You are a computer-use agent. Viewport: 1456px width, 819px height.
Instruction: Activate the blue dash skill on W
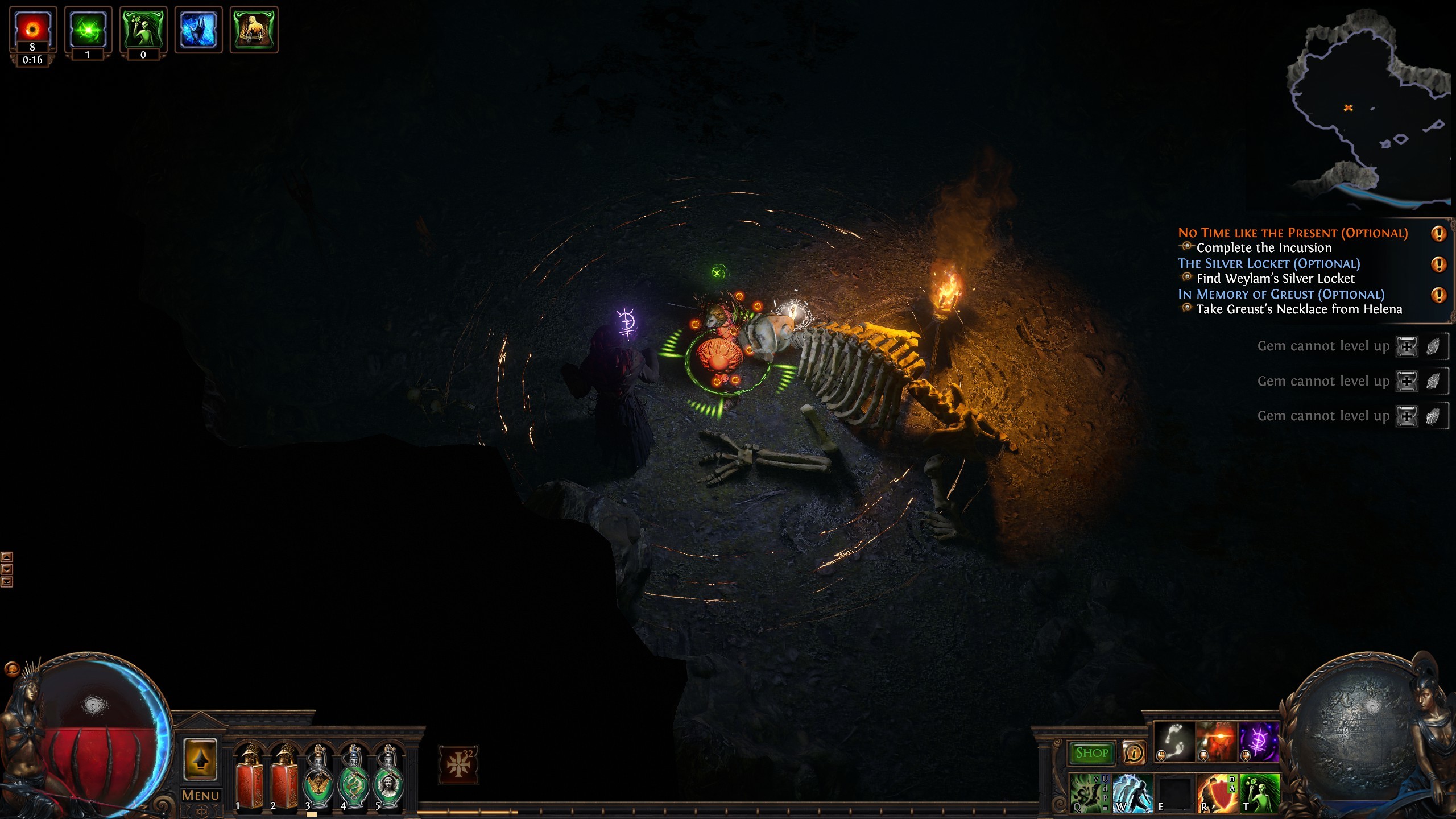1132,793
